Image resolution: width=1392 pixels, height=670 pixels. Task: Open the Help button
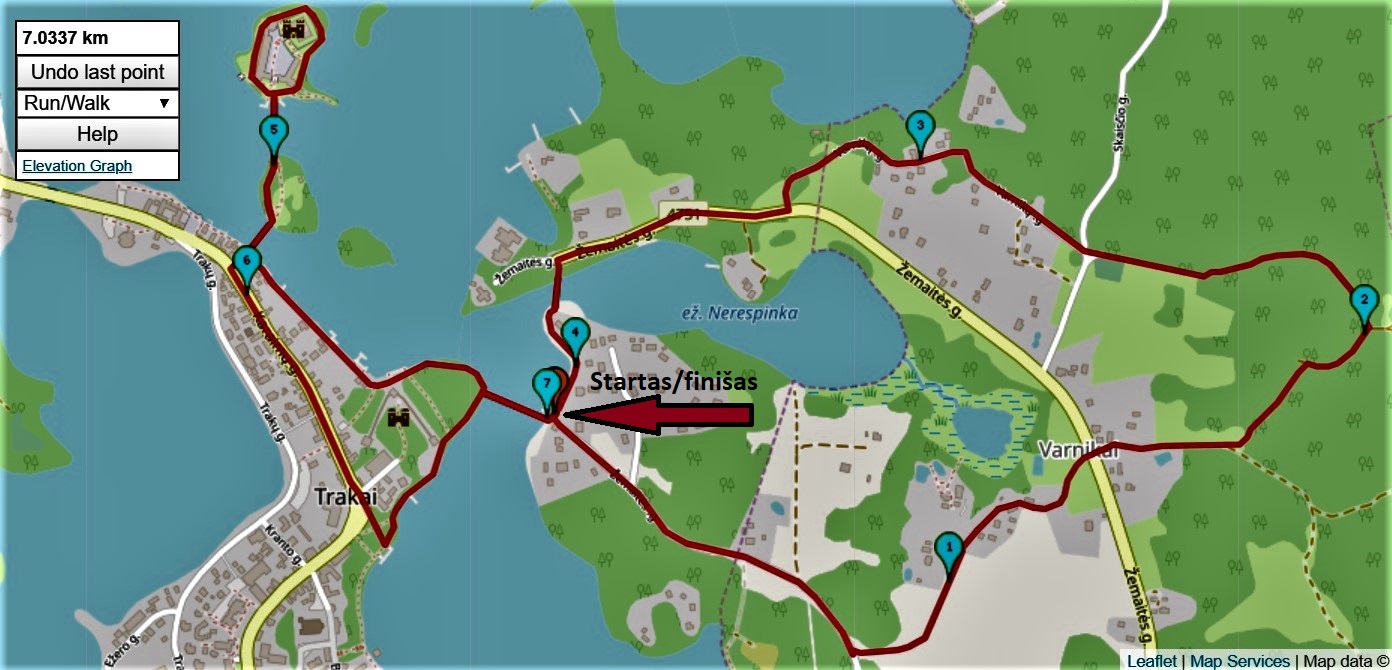coord(97,134)
